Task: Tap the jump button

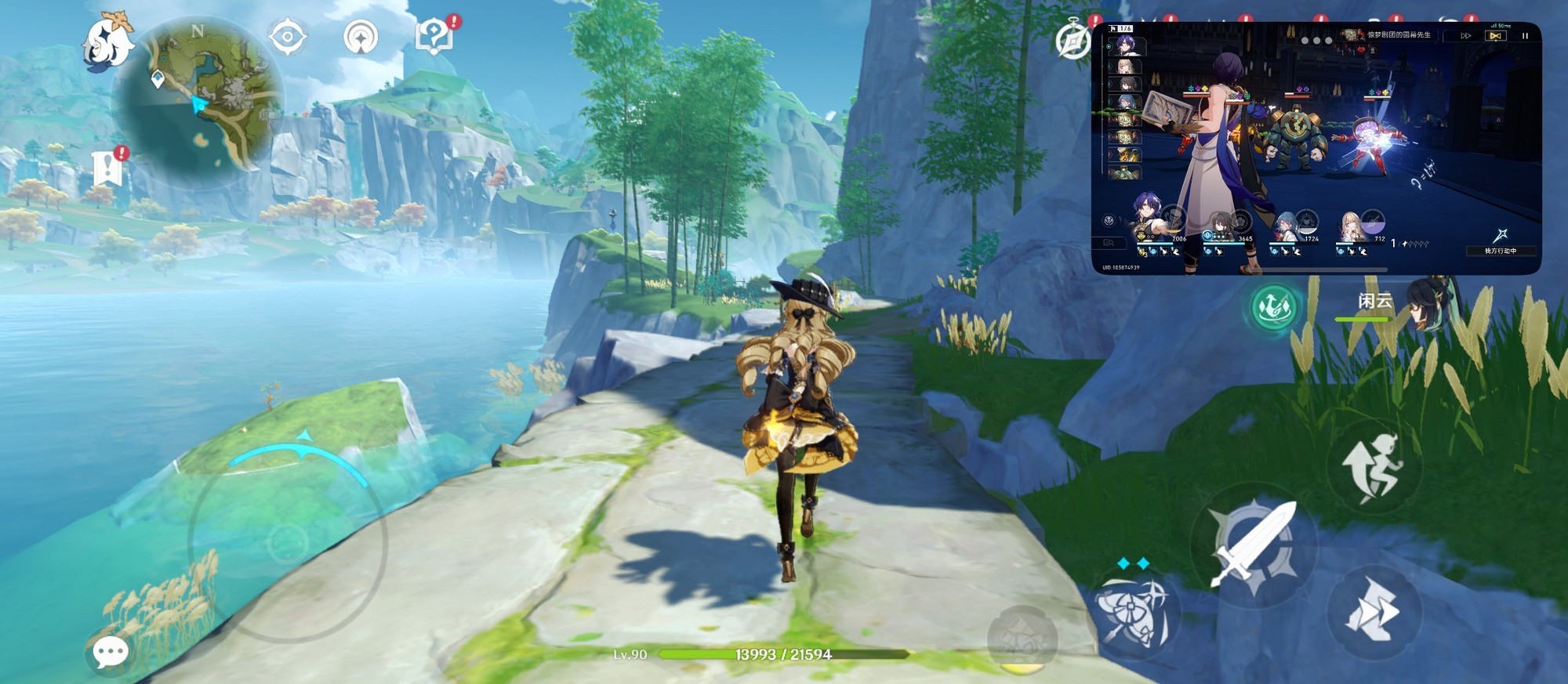Action: pos(1373,468)
